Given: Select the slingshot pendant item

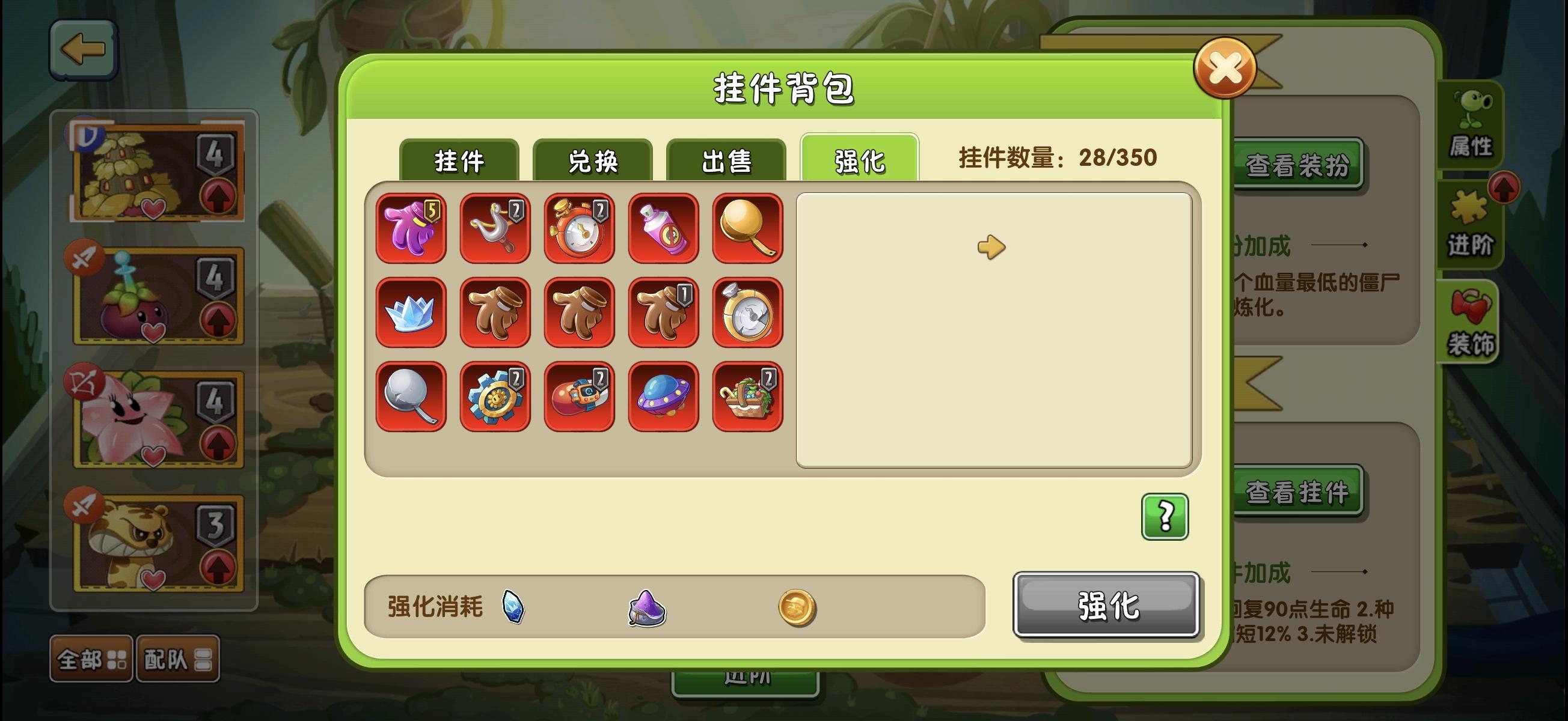Looking at the screenshot, I should pos(495,229).
